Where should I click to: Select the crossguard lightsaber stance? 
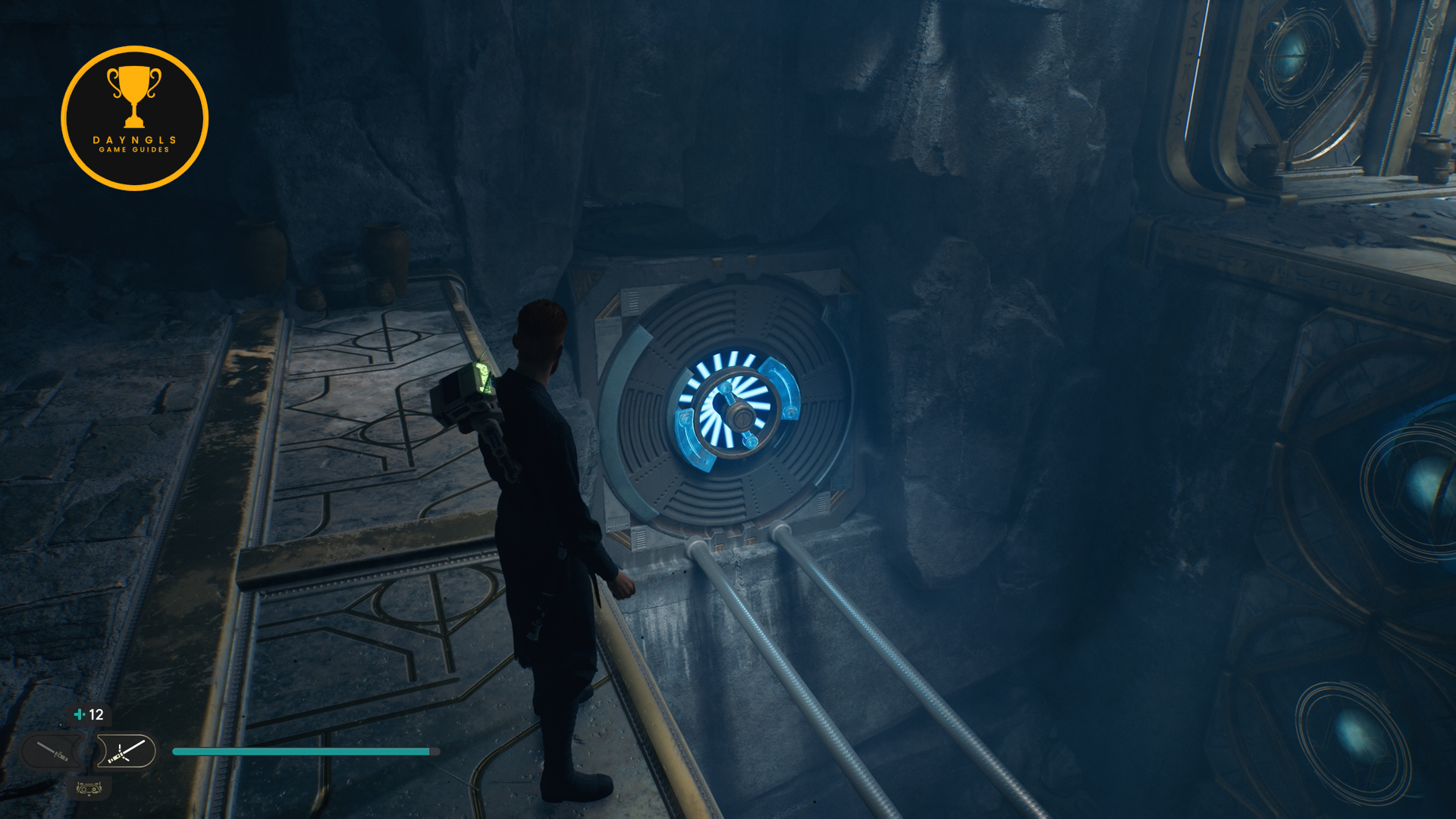pyautogui.click(x=126, y=752)
